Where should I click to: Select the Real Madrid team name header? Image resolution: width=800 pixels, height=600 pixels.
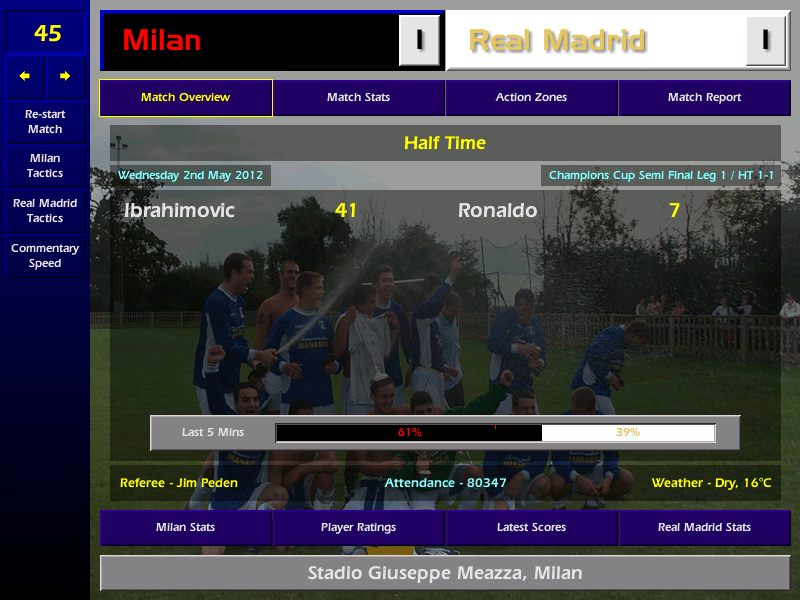(x=596, y=41)
